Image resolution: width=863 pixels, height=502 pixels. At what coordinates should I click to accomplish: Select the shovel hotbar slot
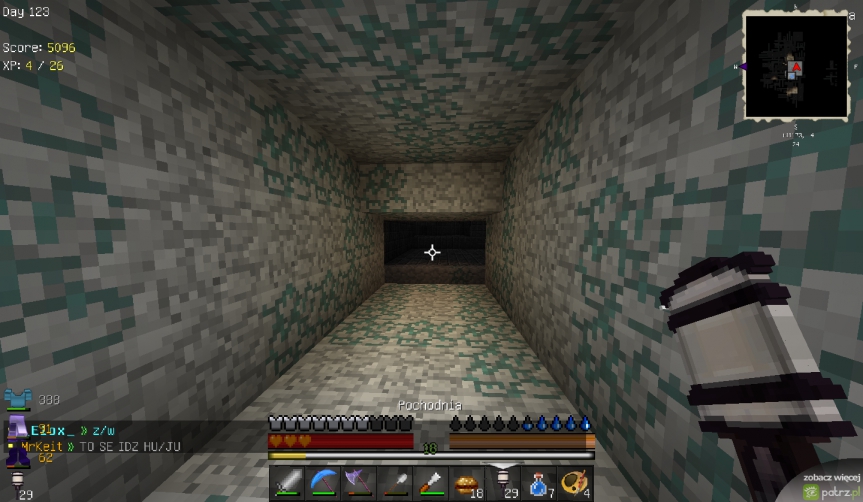click(394, 483)
